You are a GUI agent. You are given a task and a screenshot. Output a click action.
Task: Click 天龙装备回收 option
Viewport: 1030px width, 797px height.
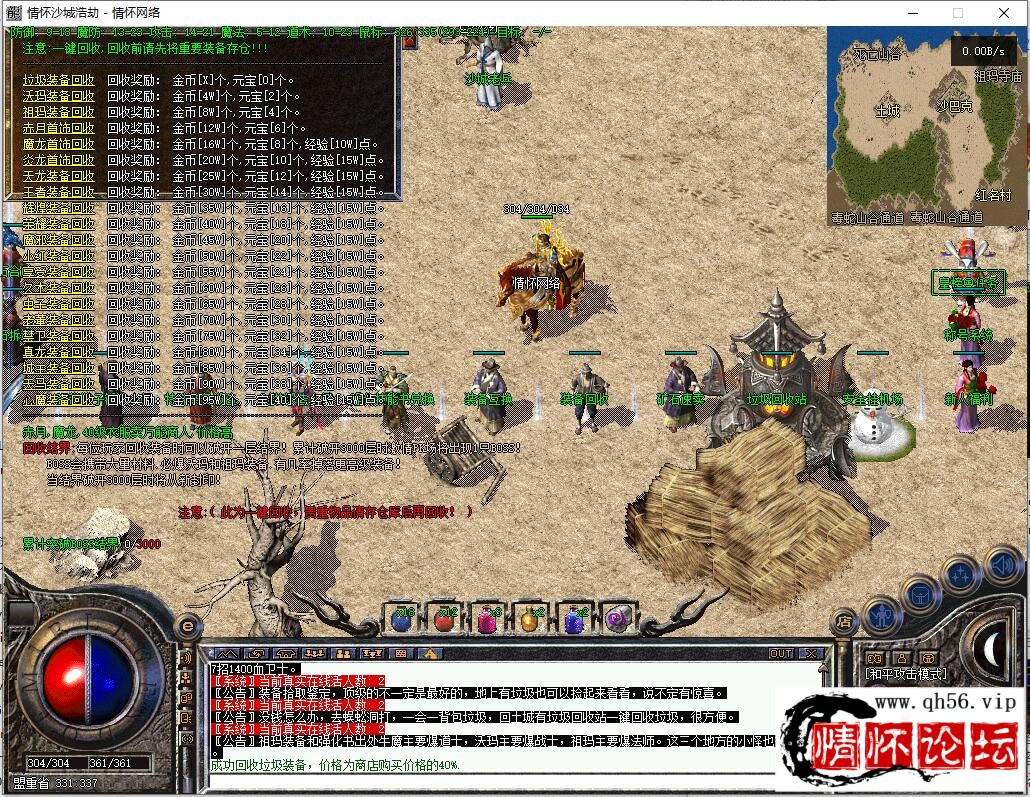point(59,176)
